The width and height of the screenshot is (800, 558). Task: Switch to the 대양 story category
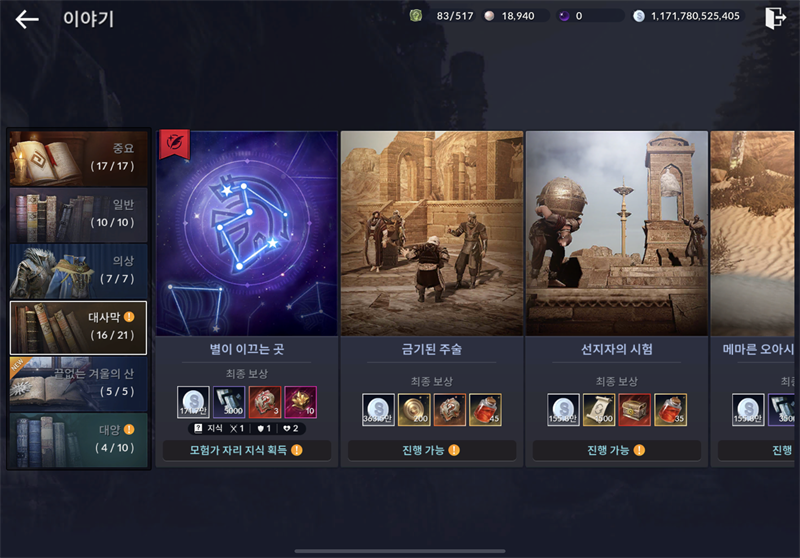point(78,440)
